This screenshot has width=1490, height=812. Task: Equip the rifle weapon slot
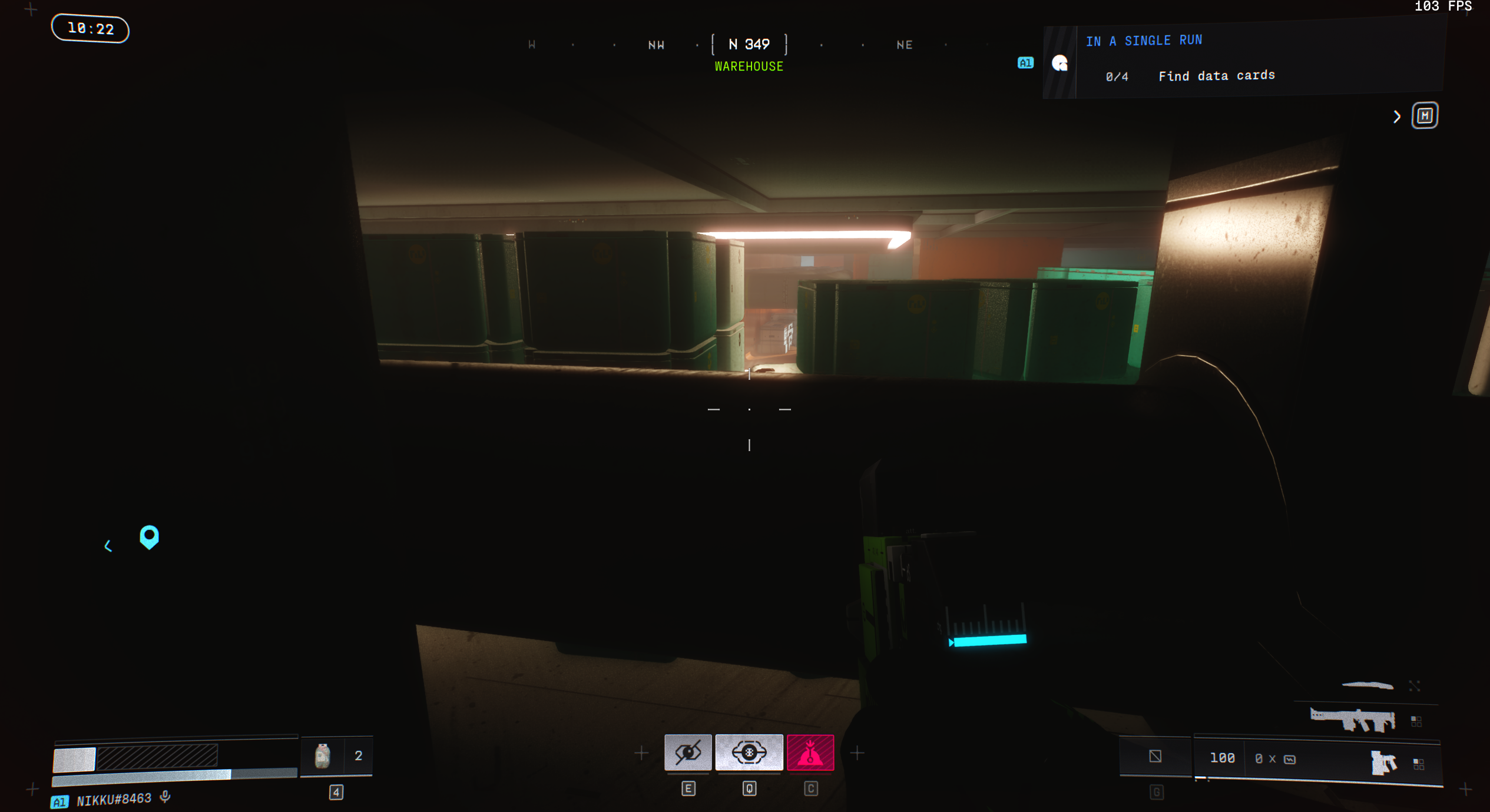(x=1352, y=719)
